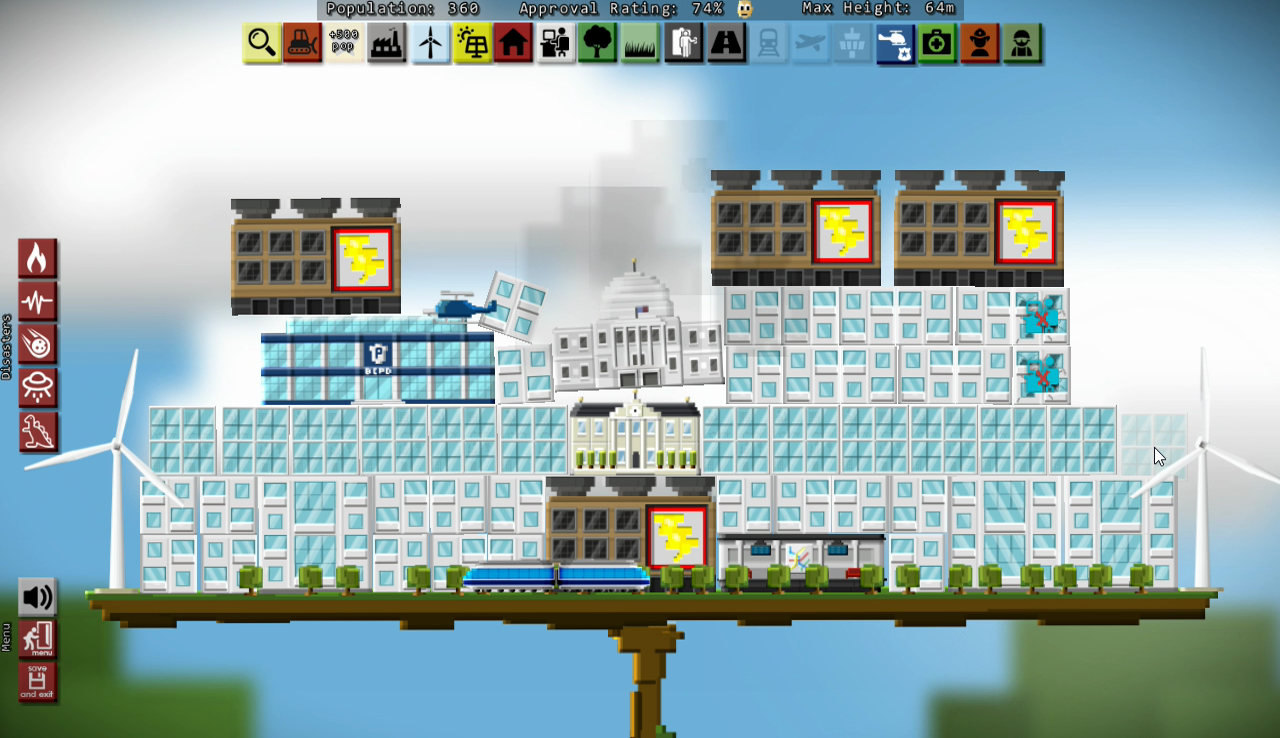
Task: Select the office building tool
Action: pos(555,43)
